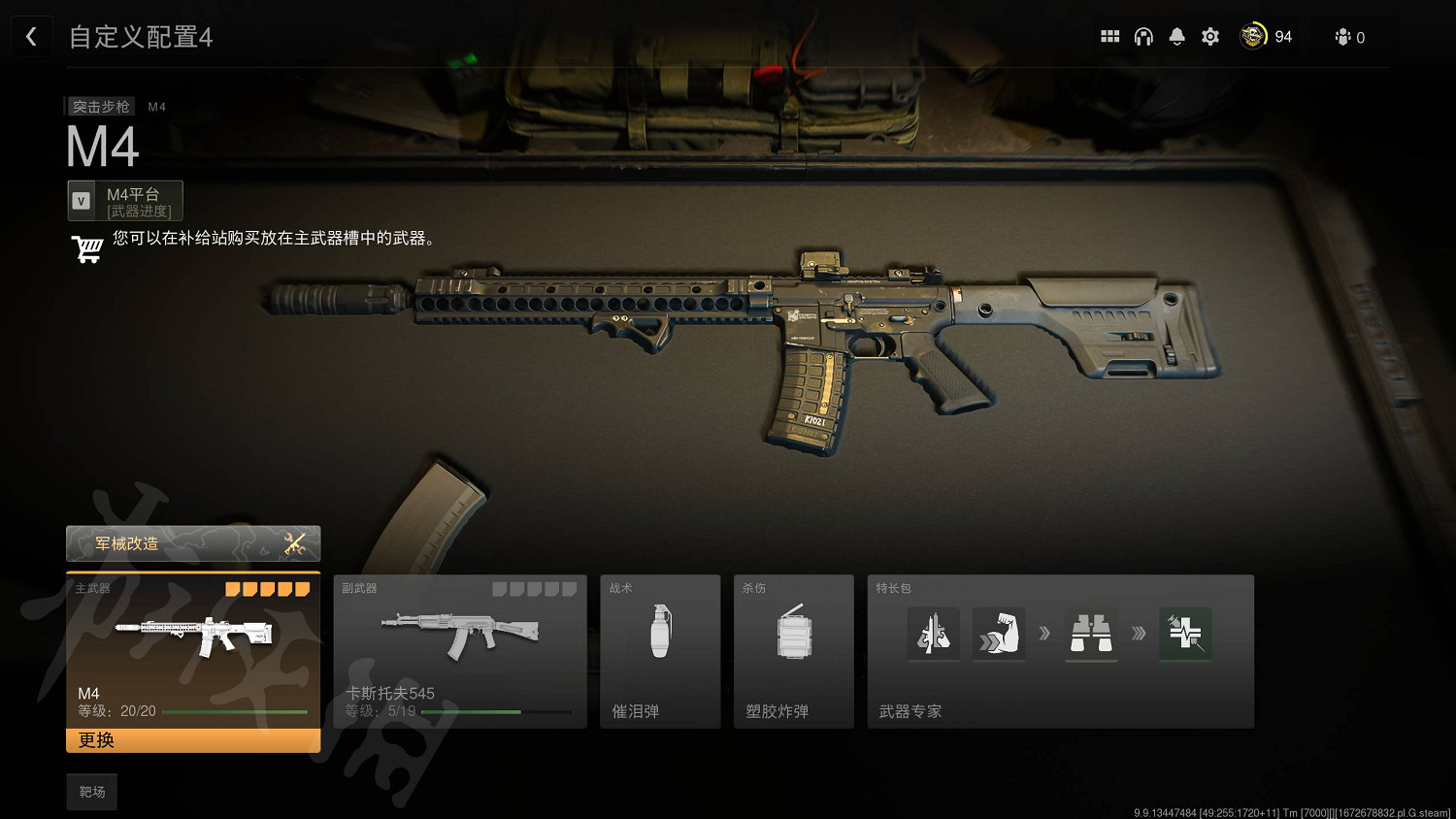Viewport: 1456px width, 819px height.
Task: Open the plastic explosive lethal slot
Action: pyautogui.click(x=793, y=651)
